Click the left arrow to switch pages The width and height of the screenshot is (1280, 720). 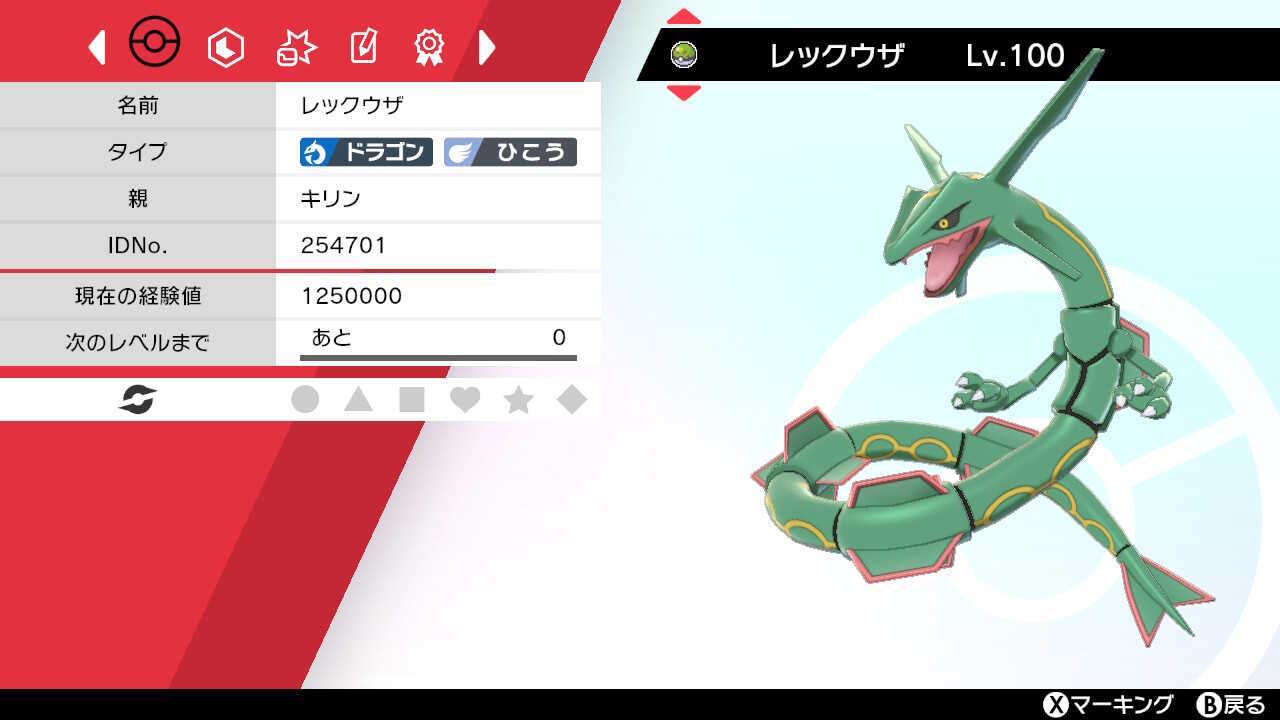tap(96, 48)
